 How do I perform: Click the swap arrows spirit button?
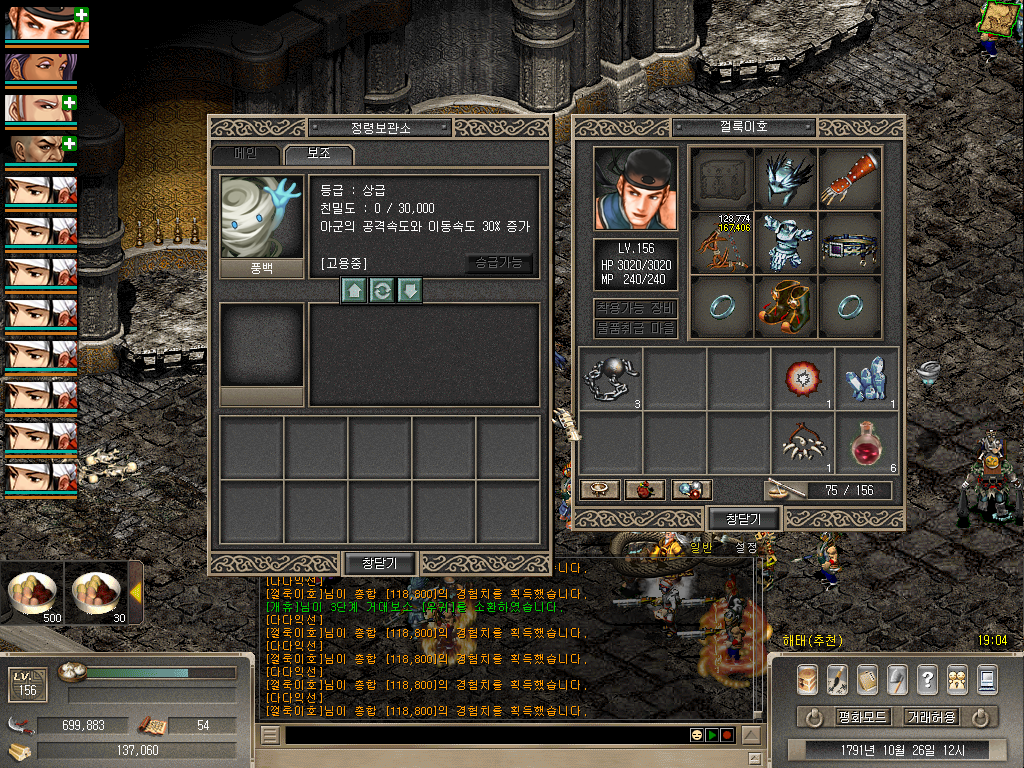coord(381,291)
